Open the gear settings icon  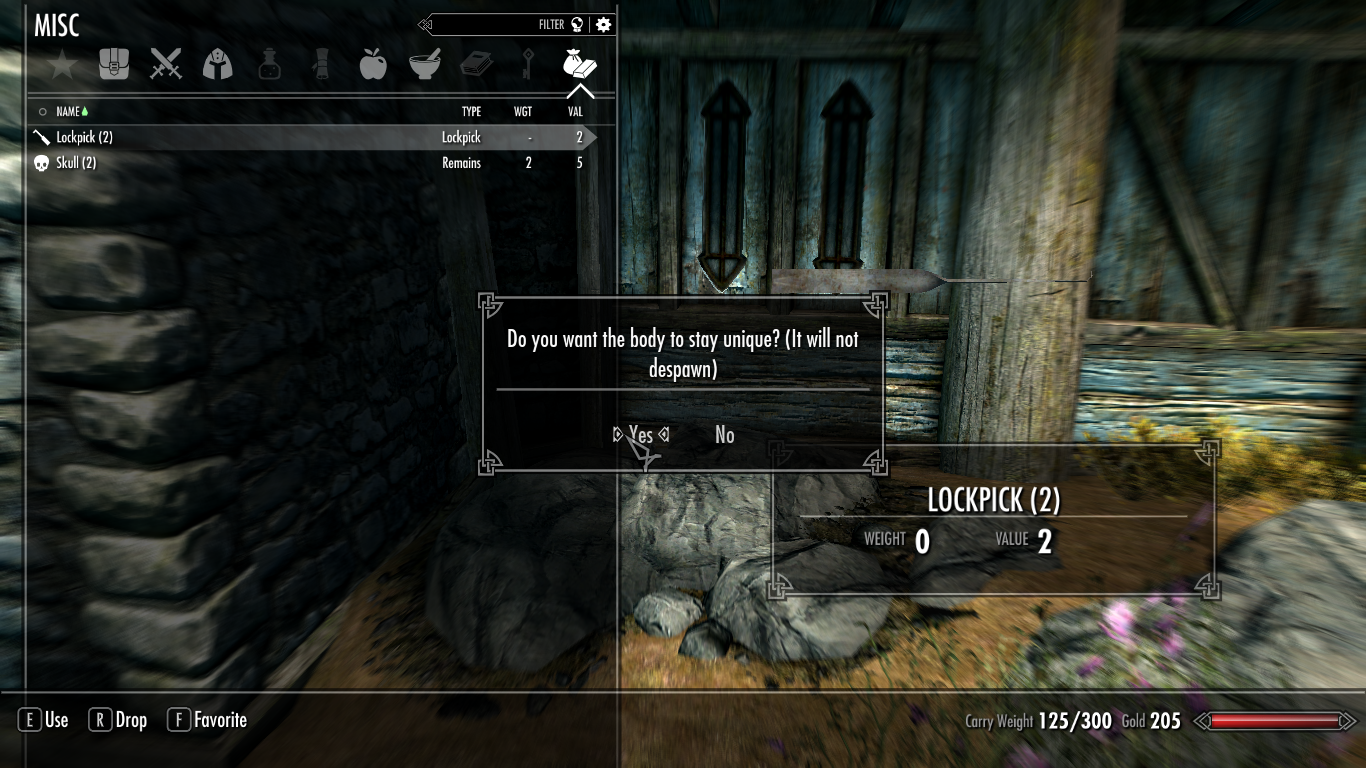pos(603,25)
